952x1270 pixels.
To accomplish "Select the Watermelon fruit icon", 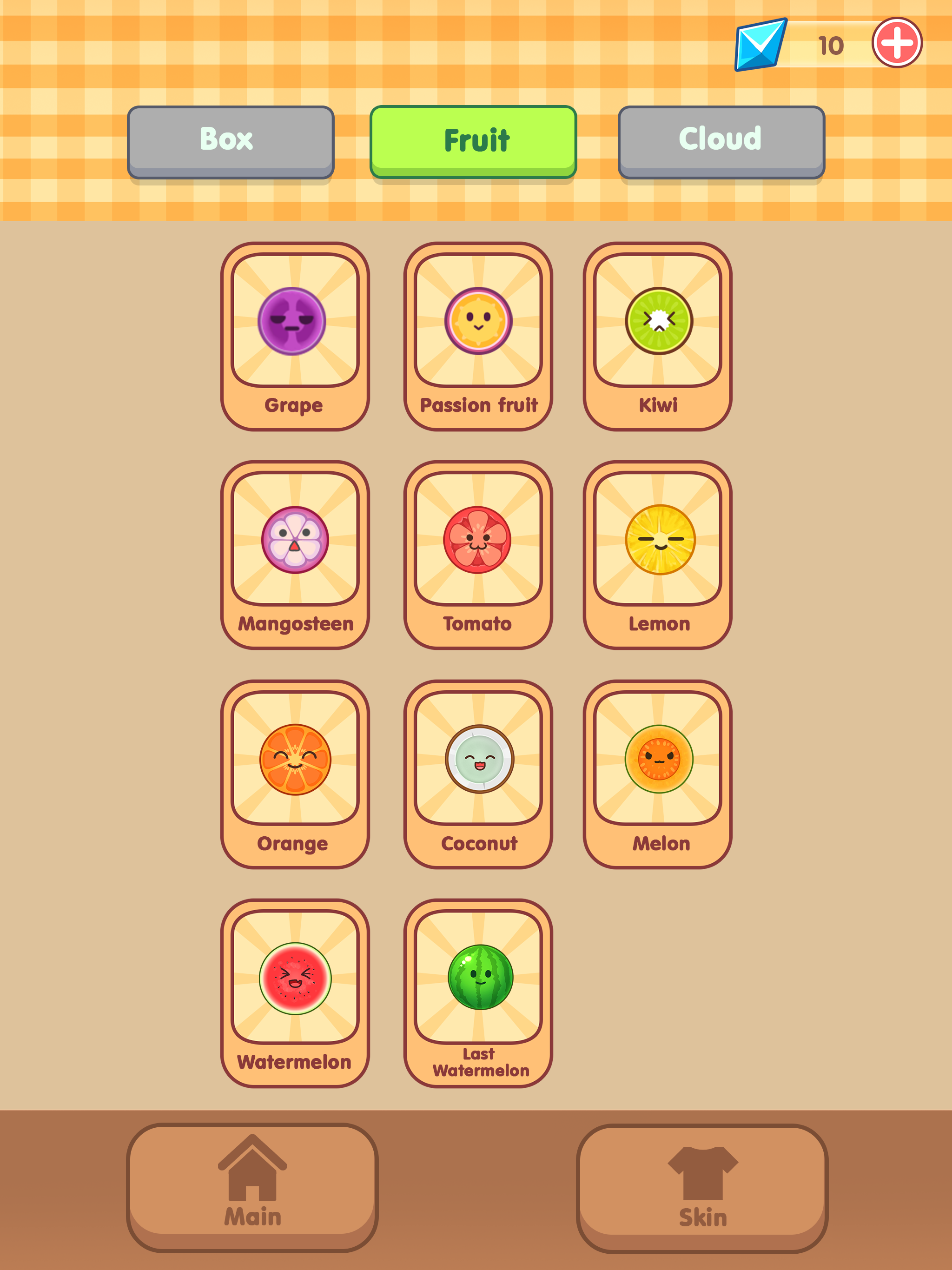I will tap(293, 979).
